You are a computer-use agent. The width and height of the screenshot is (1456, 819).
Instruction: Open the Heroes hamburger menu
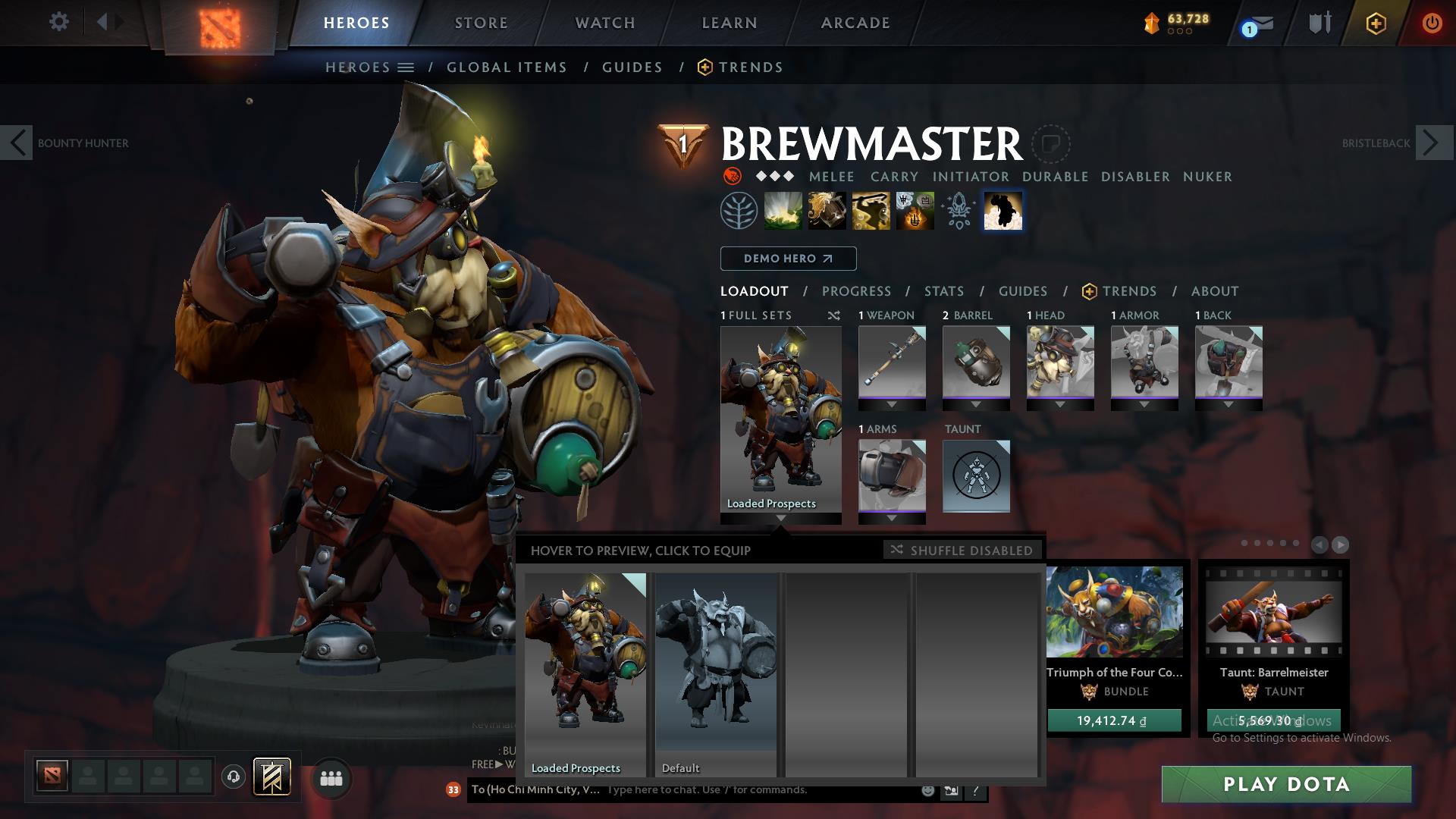click(x=405, y=67)
